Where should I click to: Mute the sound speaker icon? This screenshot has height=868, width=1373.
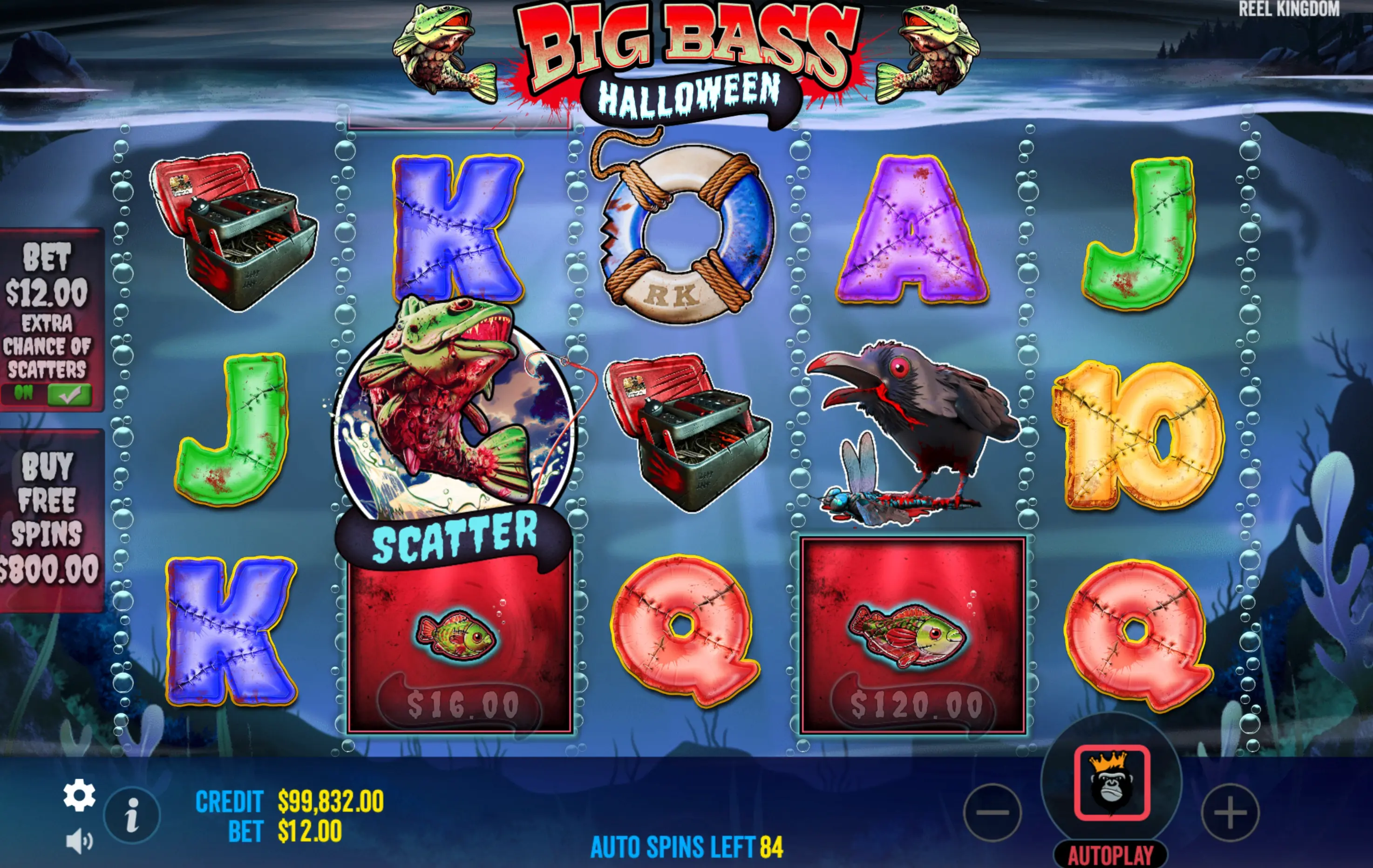point(79,841)
